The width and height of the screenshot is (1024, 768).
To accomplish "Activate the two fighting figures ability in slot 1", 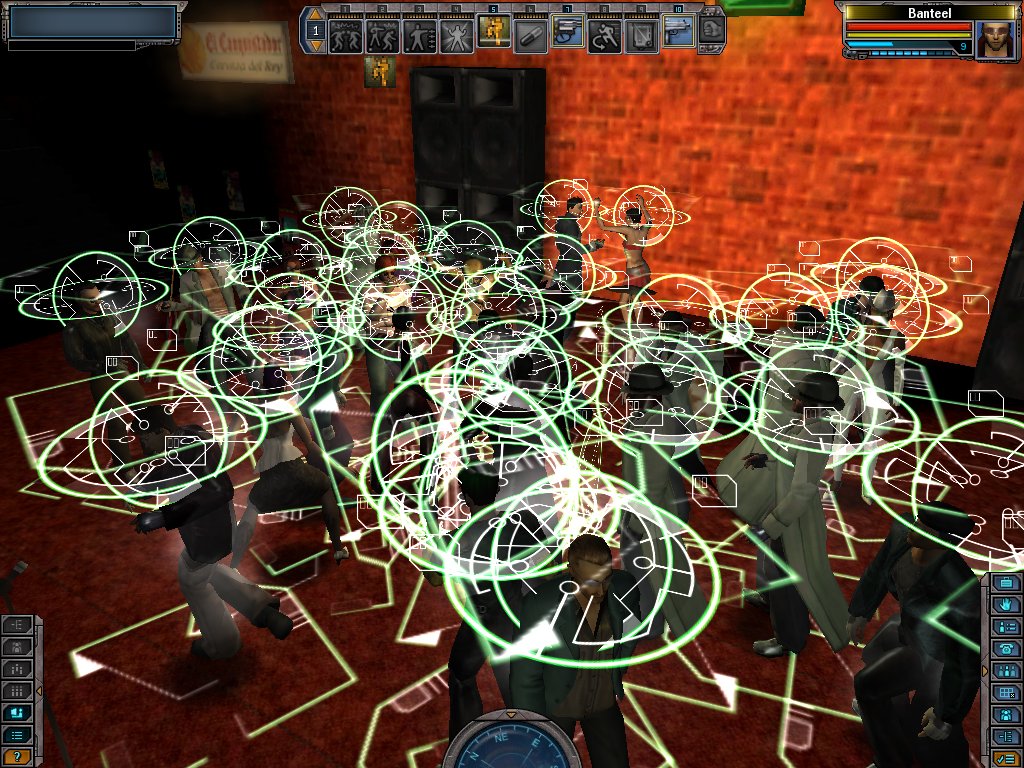I will click(x=345, y=37).
